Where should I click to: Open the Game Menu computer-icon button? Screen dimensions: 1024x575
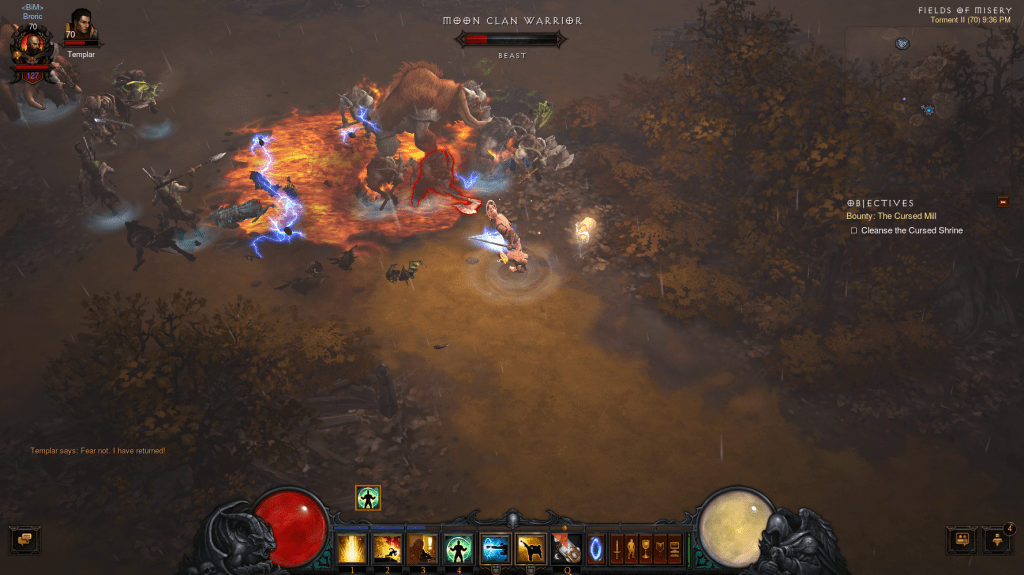click(674, 549)
